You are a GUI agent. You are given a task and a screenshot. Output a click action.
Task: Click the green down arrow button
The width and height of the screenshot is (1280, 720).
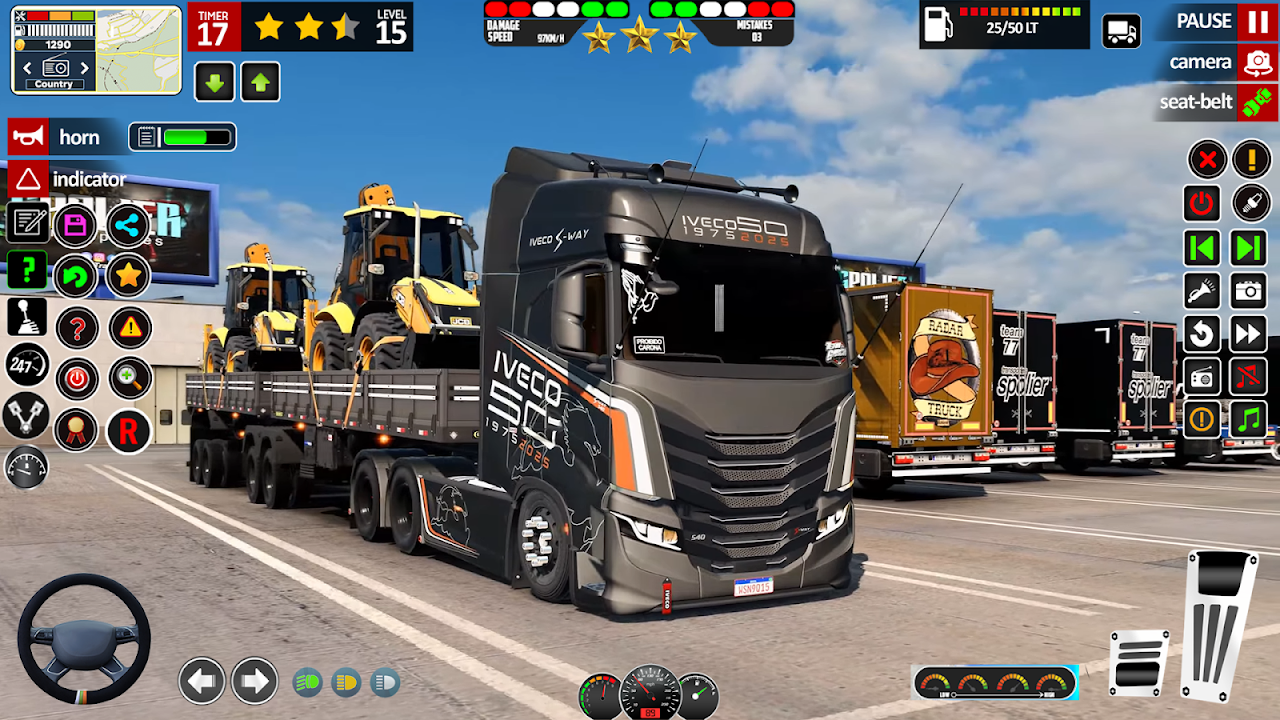214,83
